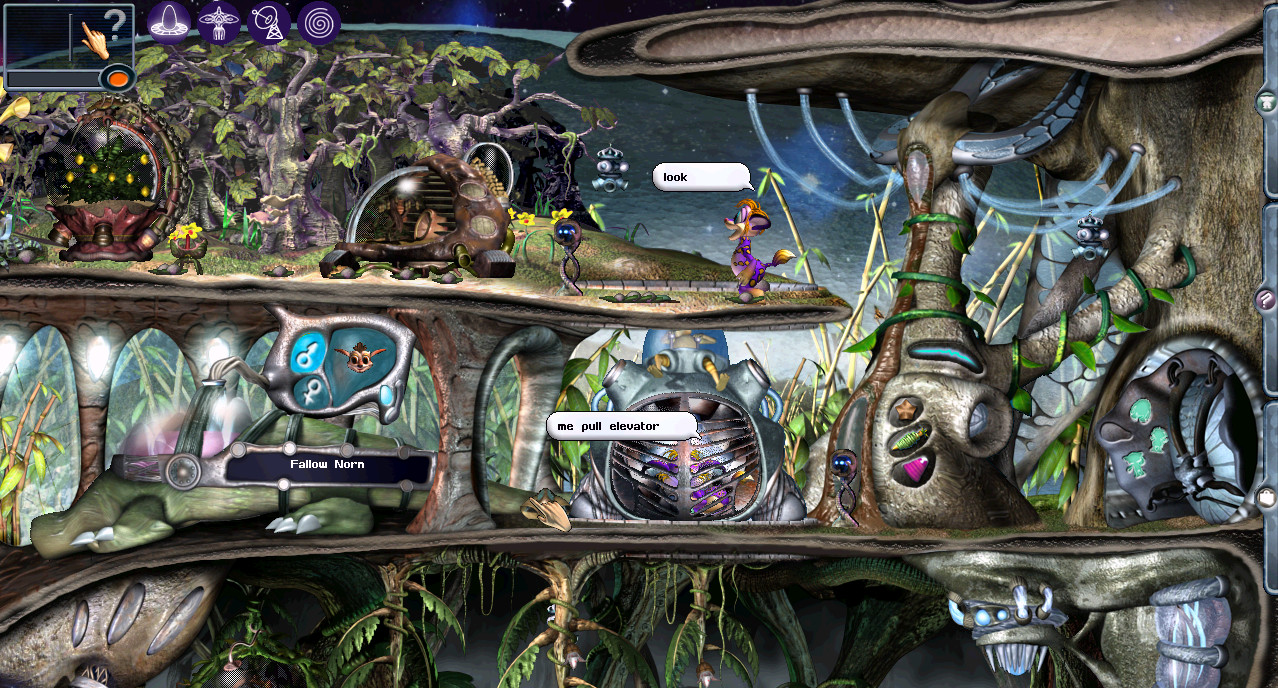Open the white inventory side tab

tap(1267, 496)
